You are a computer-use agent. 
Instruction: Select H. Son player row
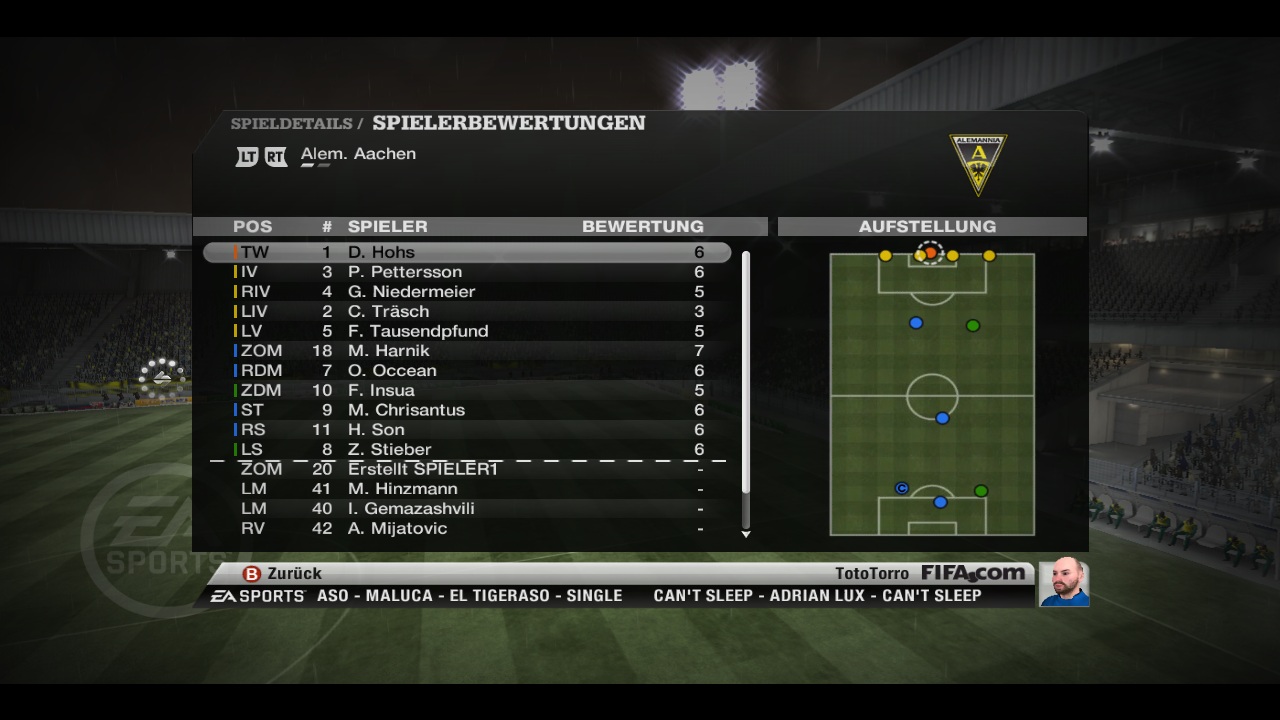(x=467, y=430)
